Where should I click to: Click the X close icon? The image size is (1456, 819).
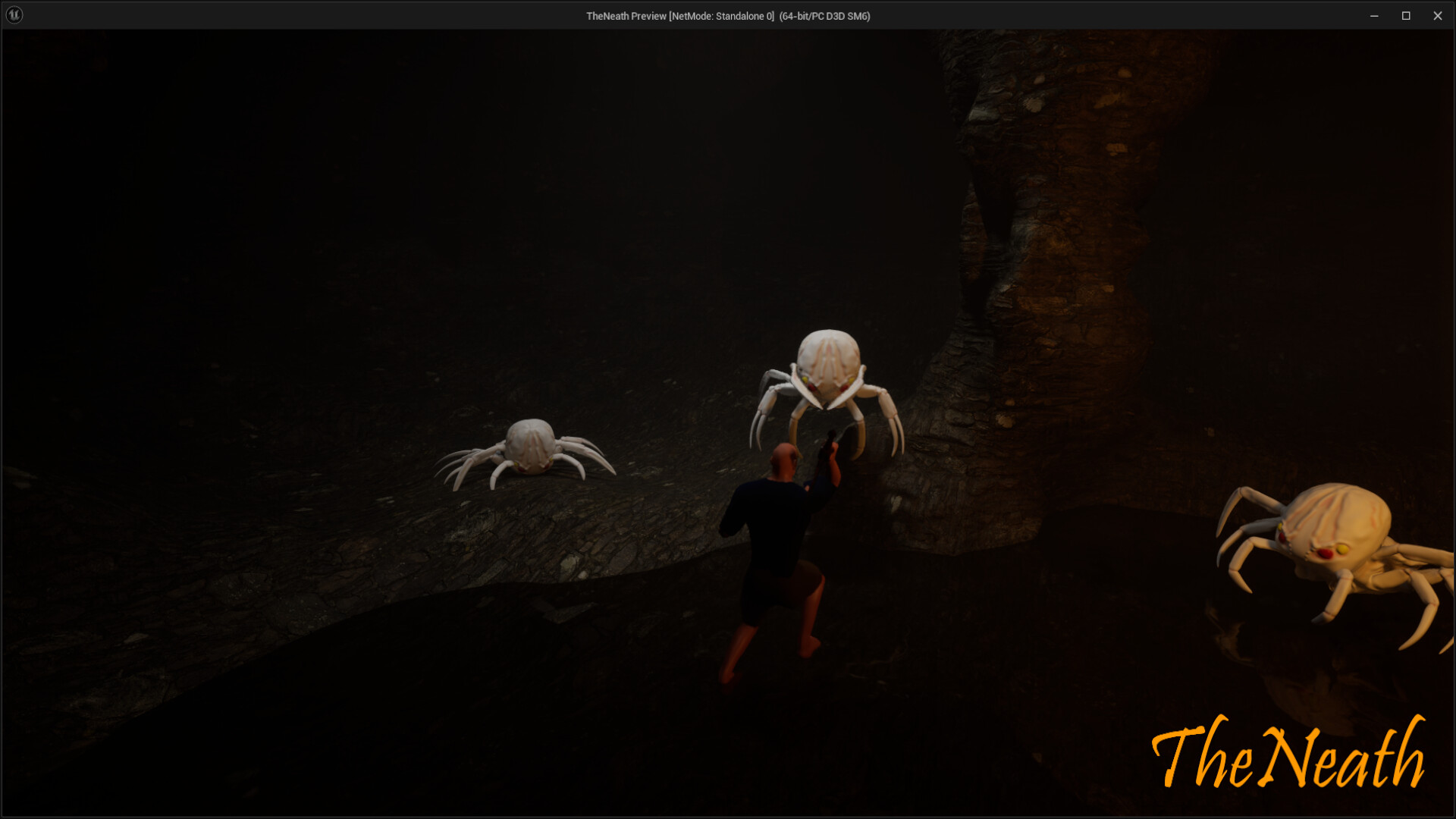(x=1438, y=15)
